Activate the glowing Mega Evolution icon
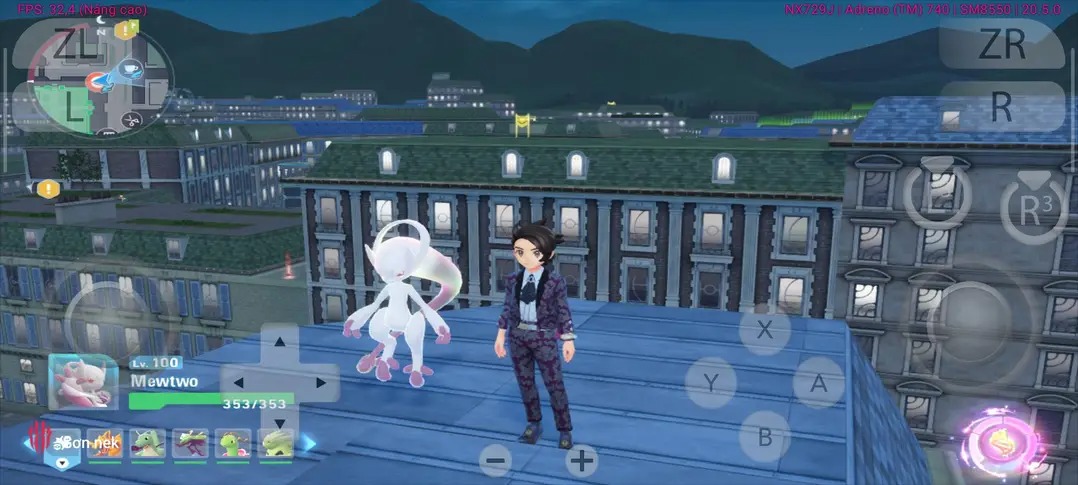Screen dimensions: 1078x485 1001,442
